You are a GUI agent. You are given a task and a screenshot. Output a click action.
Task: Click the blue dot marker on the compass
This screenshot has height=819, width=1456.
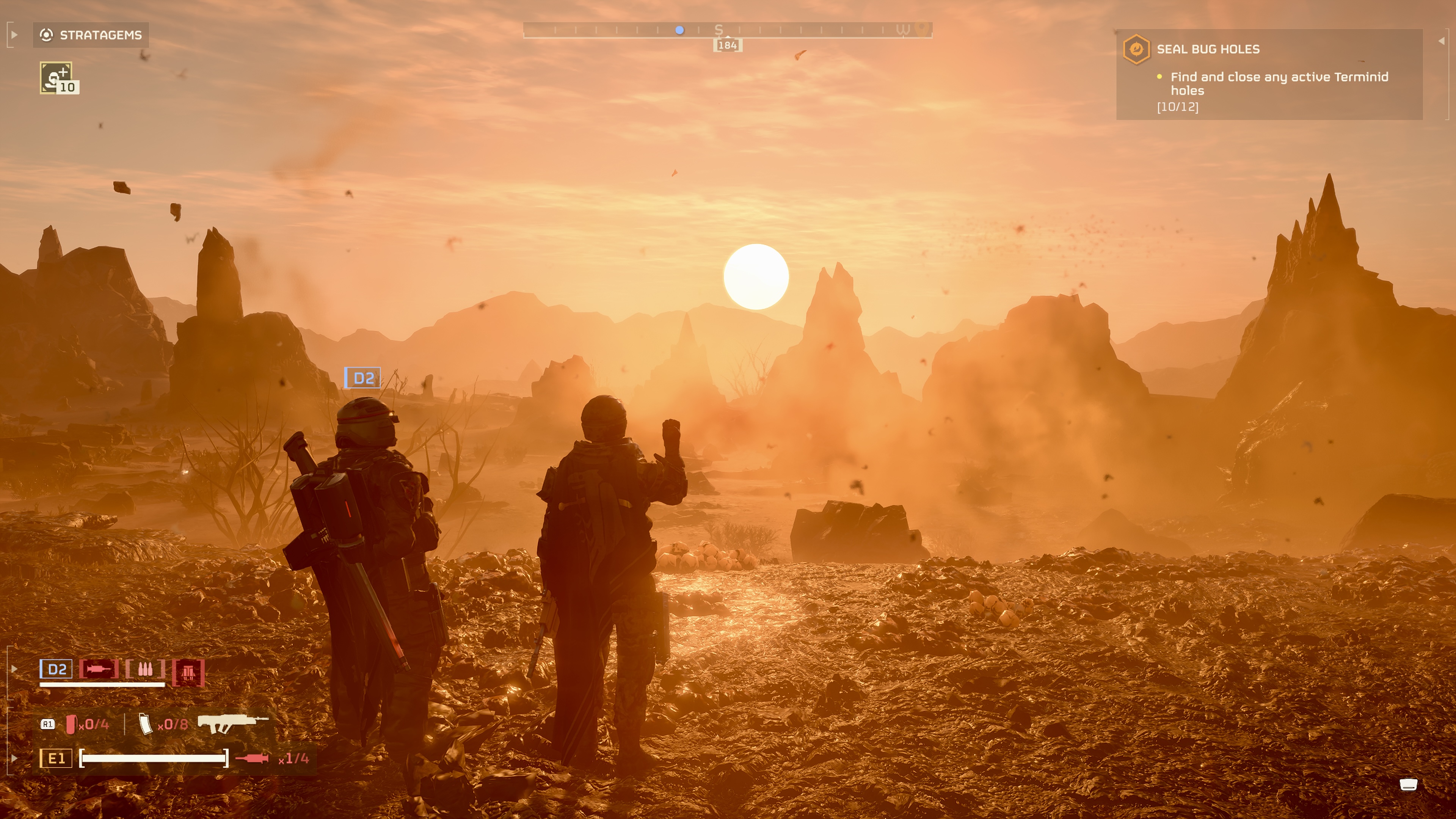click(x=680, y=30)
